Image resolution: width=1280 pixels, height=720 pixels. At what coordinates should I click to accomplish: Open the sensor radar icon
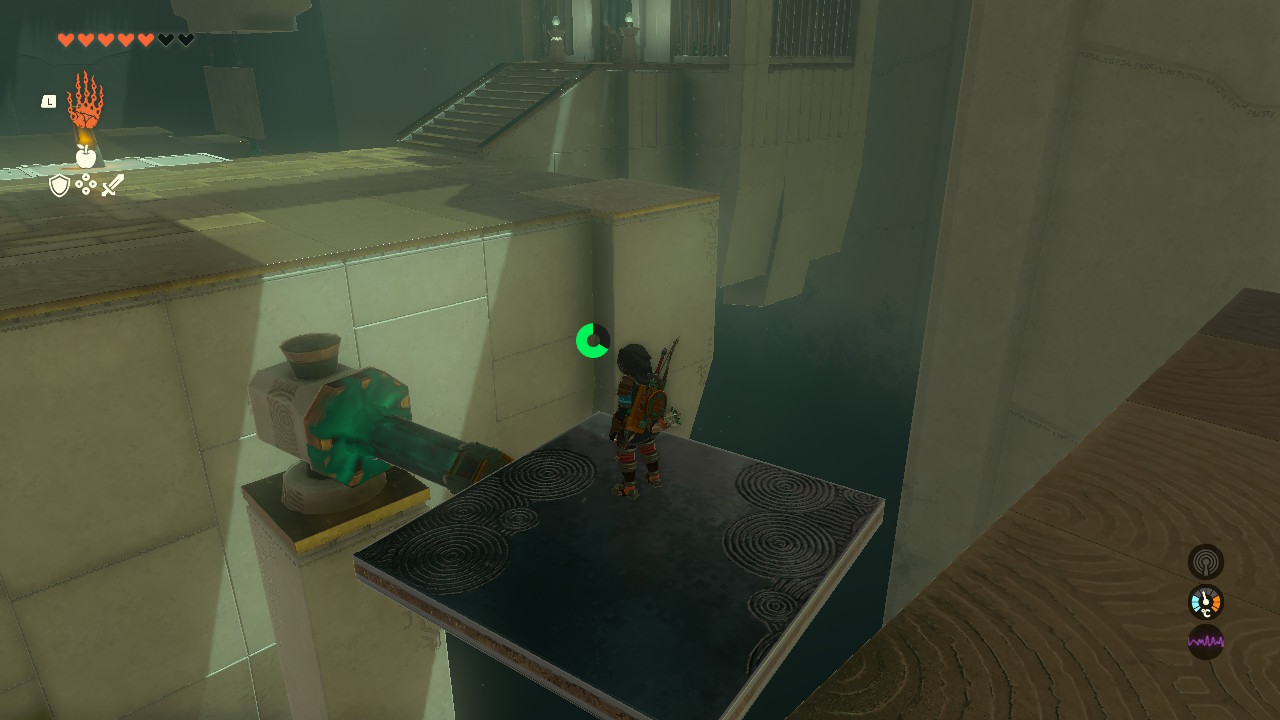click(1205, 562)
